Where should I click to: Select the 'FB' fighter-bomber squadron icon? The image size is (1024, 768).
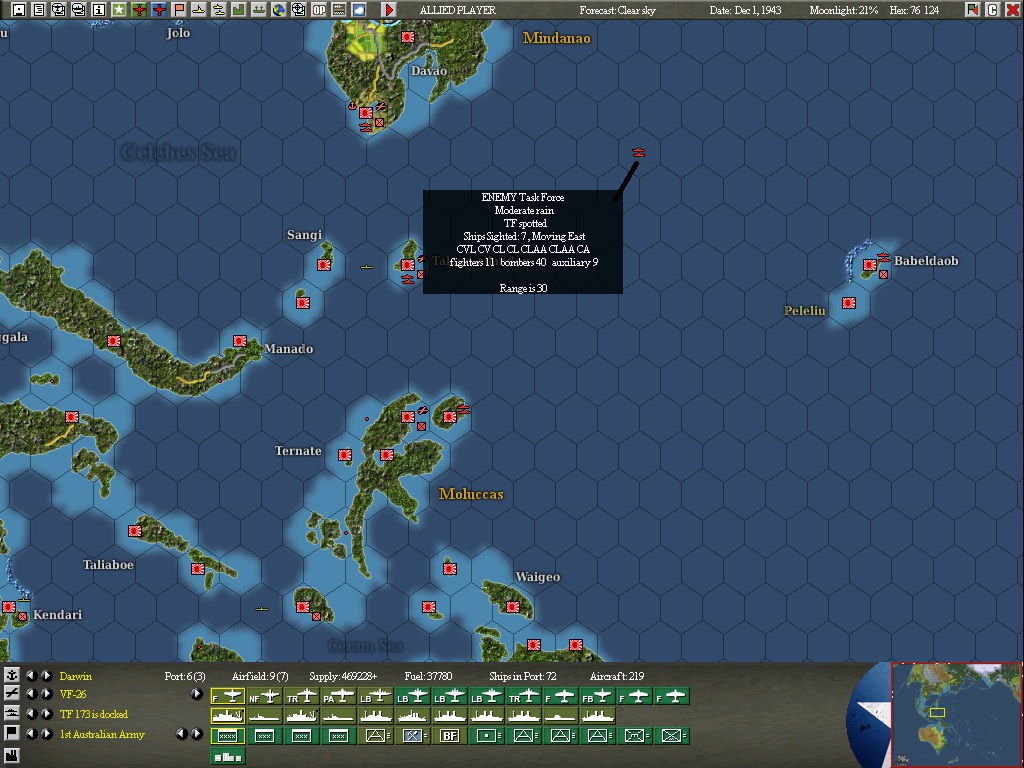point(598,696)
